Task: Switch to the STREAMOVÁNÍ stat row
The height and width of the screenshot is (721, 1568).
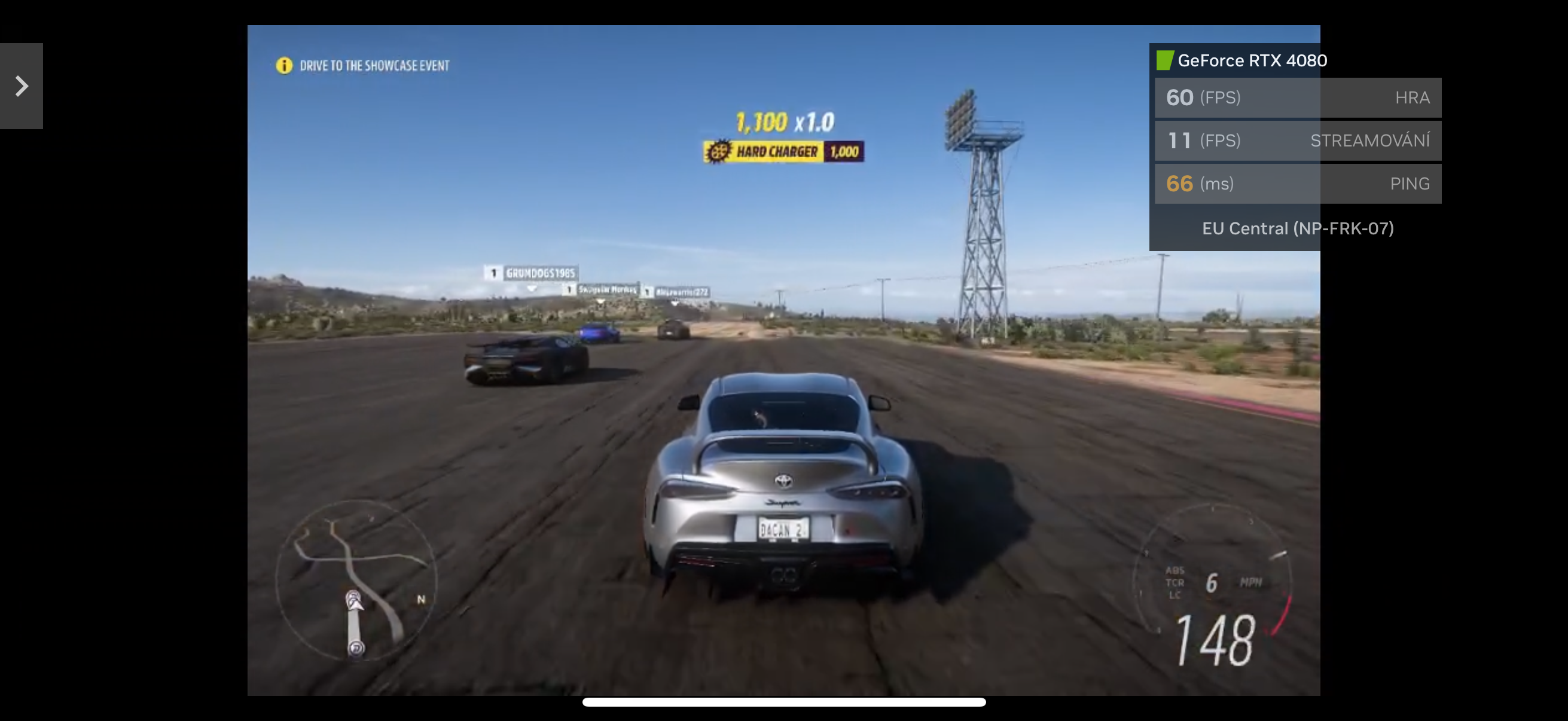Action: coord(1297,140)
